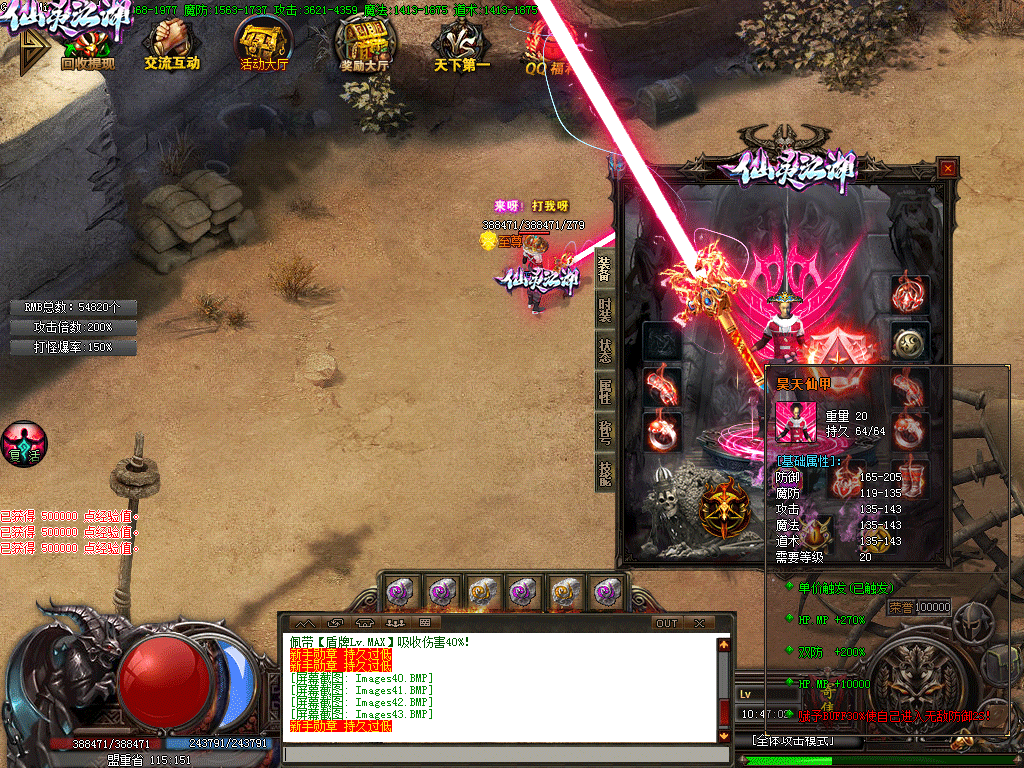The width and height of the screenshot is (1024, 768).
Task: Click the chat window OUT button
Action: [667, 623]
